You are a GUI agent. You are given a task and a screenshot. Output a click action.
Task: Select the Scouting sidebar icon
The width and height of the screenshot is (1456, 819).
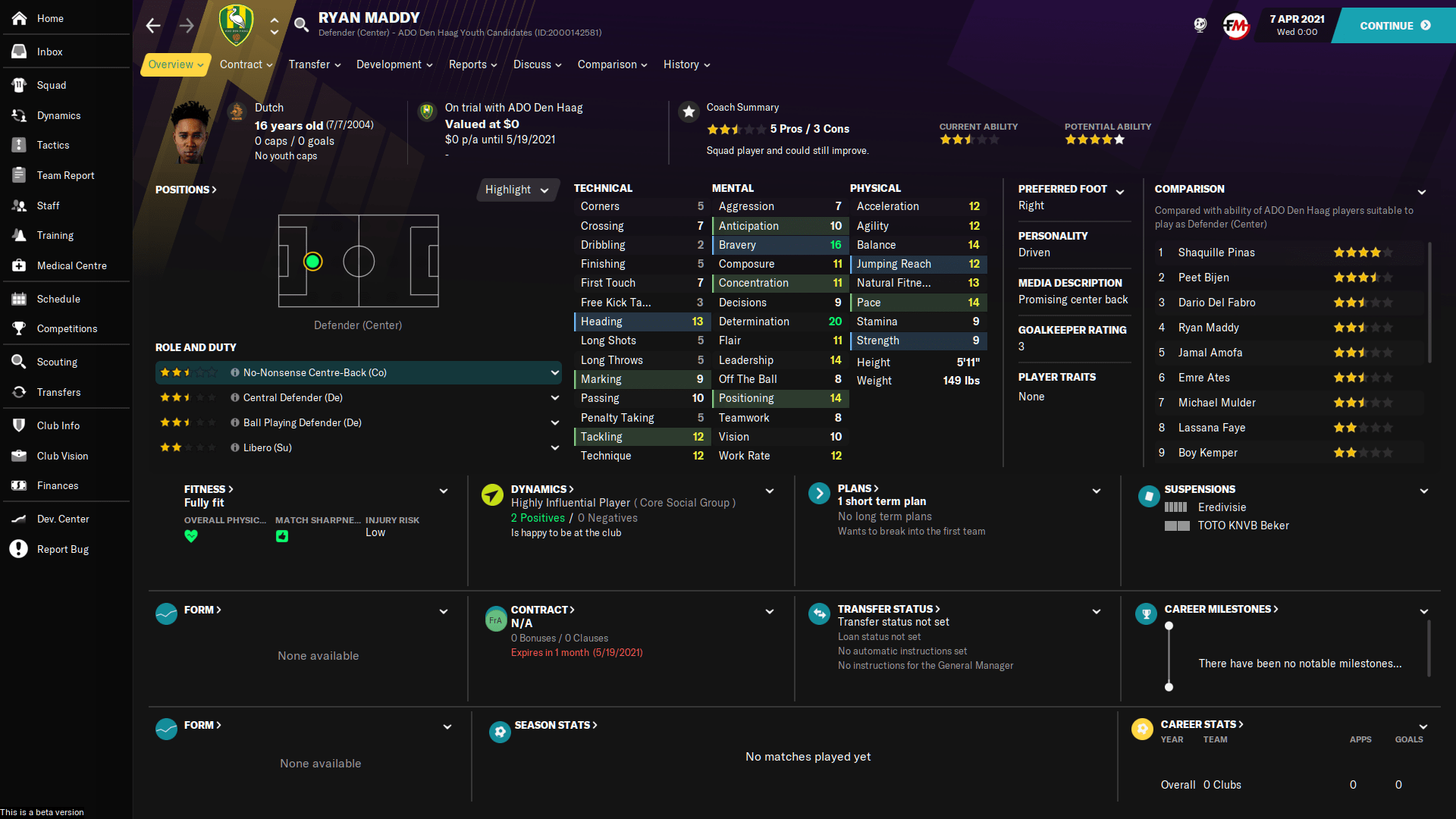tap(20, 362)
